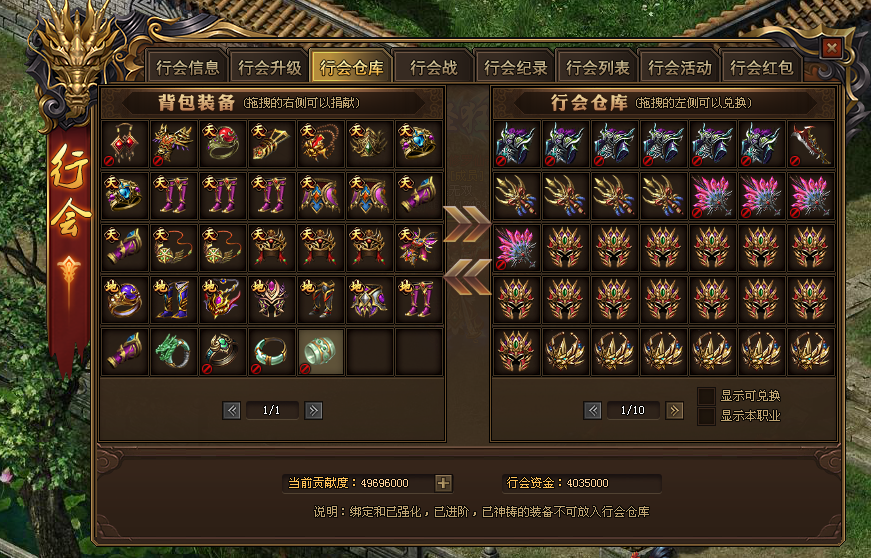The height and width of the screenshot is (558, 871).
Task: Show the 行会纪录 tab
Action: coord(516,68)
